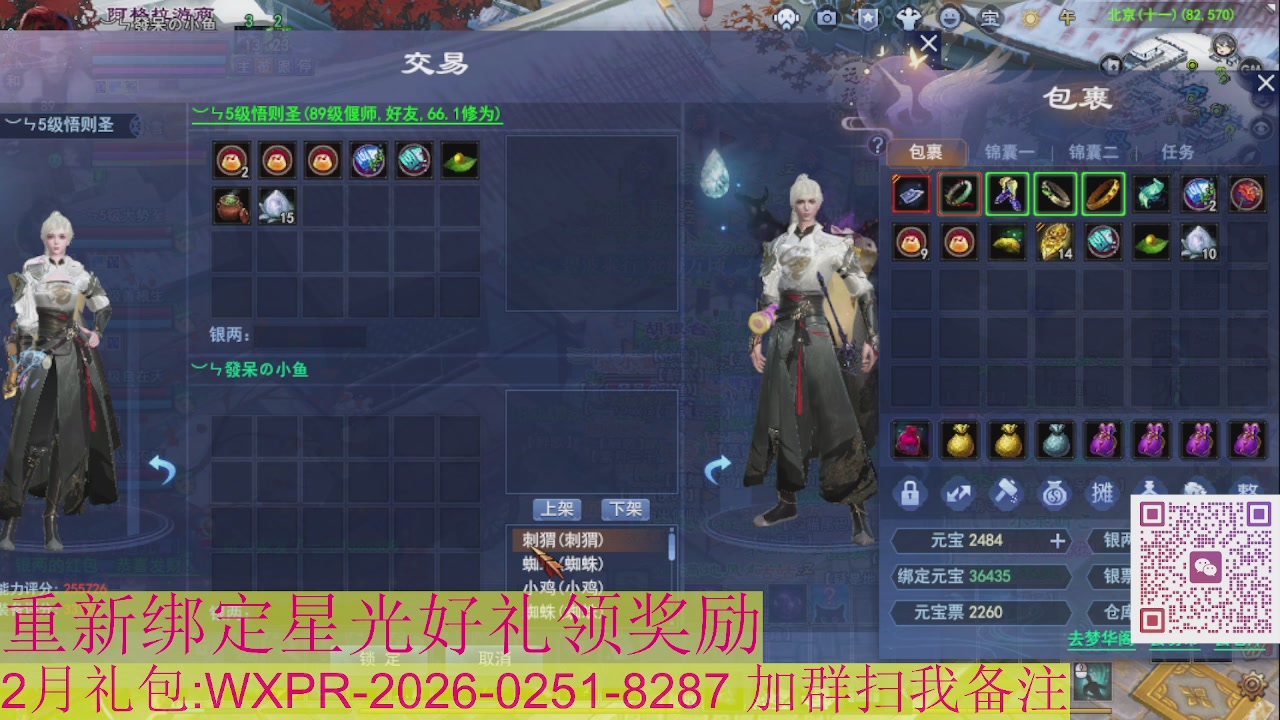Click the flexing emote icon in top toolbar

(910, 17)
